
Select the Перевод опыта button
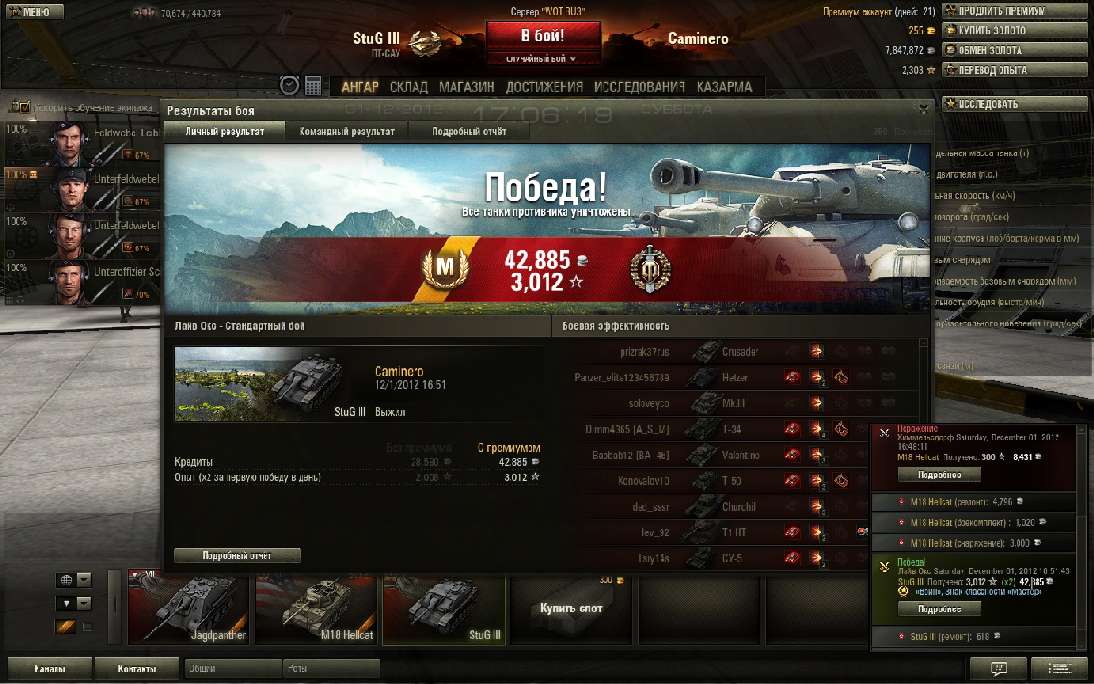1014,69
